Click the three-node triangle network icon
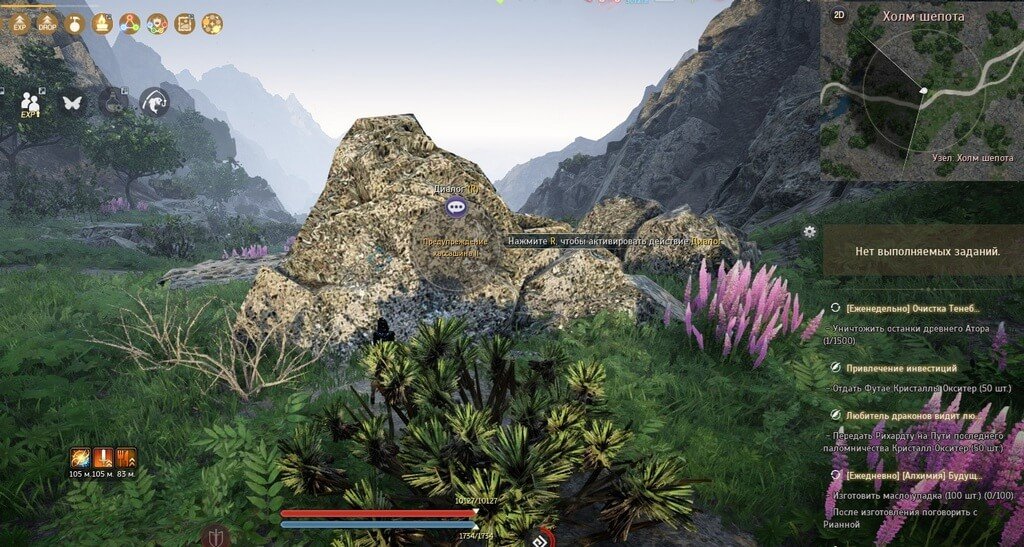The height and width of the screenshot is (547, 1024). tap(129, 23)
